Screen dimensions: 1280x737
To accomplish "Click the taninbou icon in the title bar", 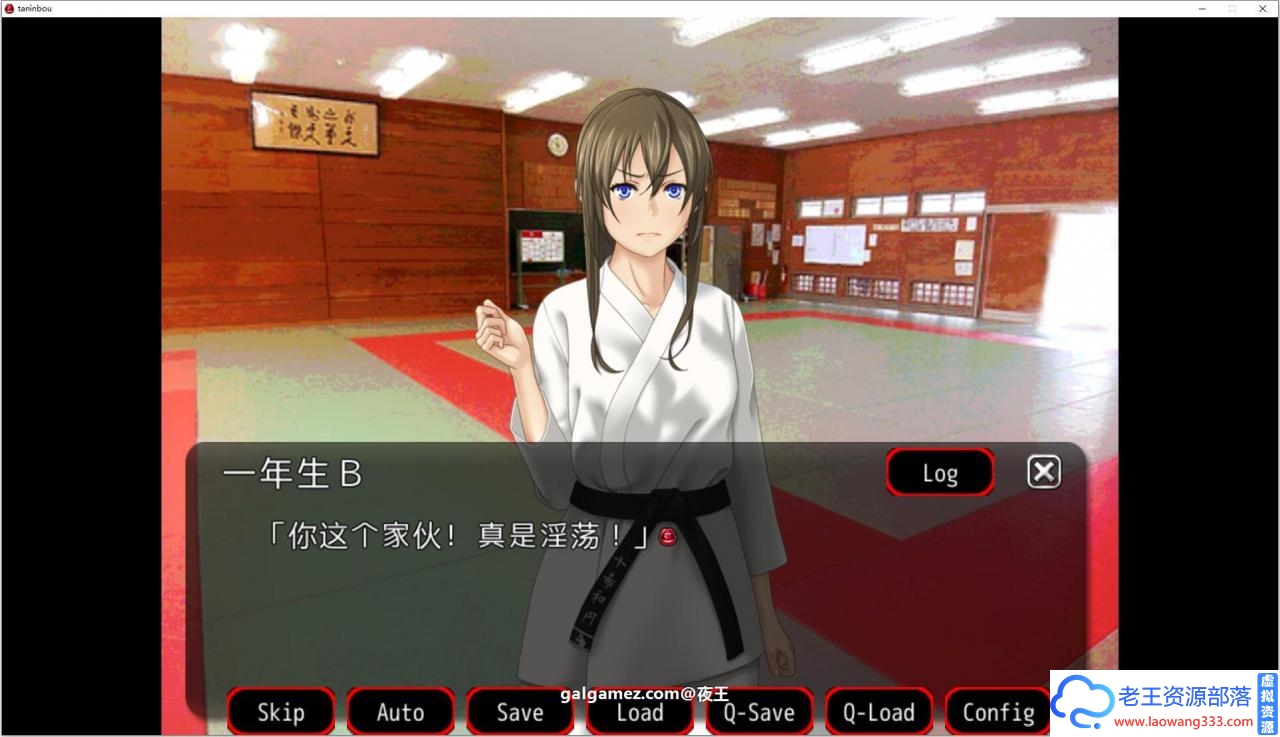I will pyautogui.click(x=9, y=8).
